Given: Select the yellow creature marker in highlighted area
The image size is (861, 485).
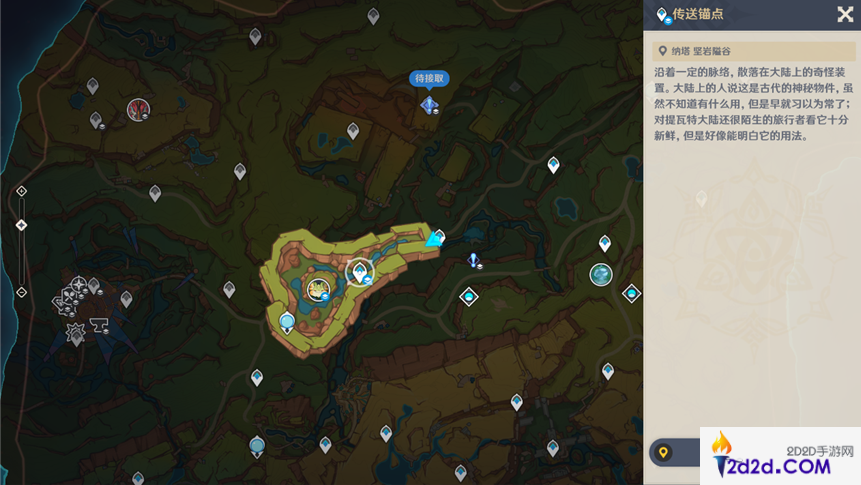Looking at the screenshot, I should 318,290.
